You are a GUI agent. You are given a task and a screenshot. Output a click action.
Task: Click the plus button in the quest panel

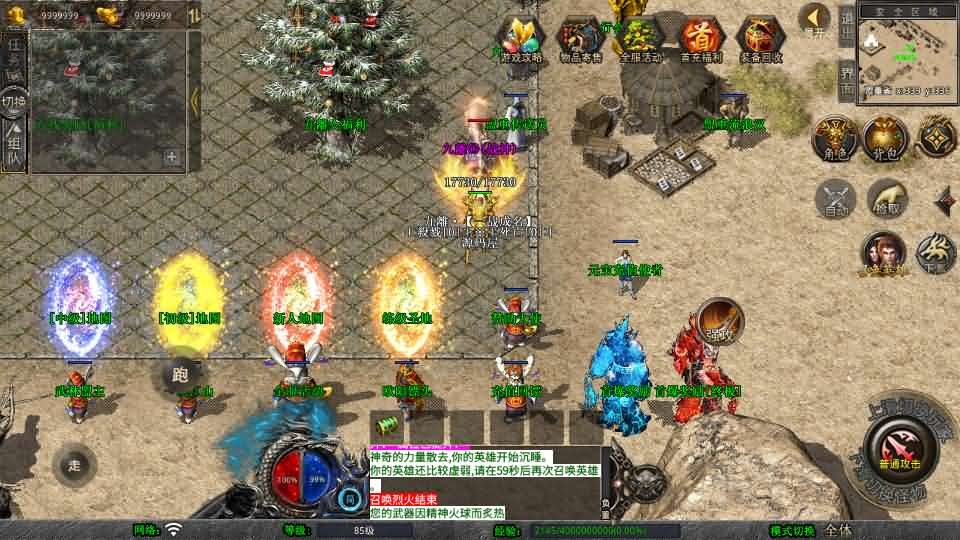[x=172, y=157]
